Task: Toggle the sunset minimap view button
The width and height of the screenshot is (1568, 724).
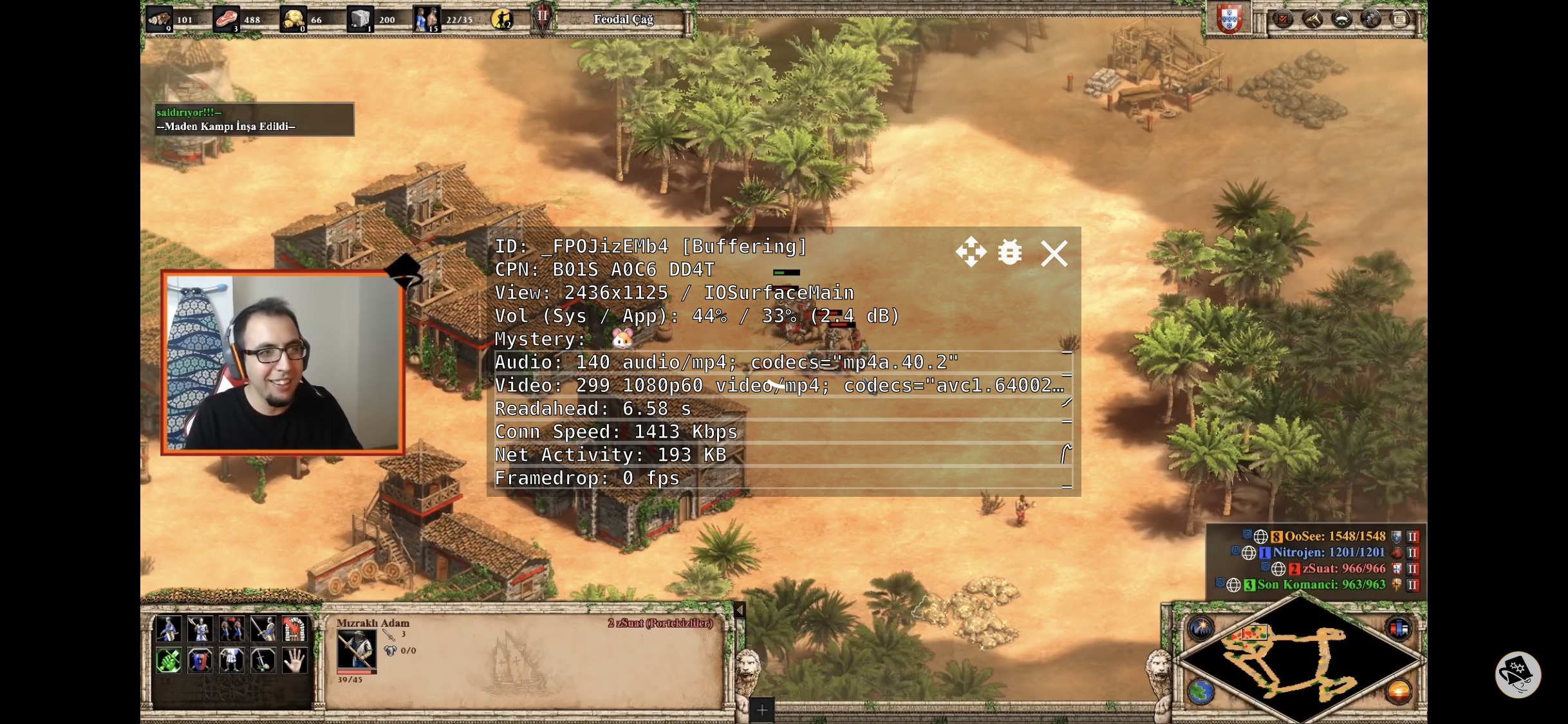Action: (1399, 692)
